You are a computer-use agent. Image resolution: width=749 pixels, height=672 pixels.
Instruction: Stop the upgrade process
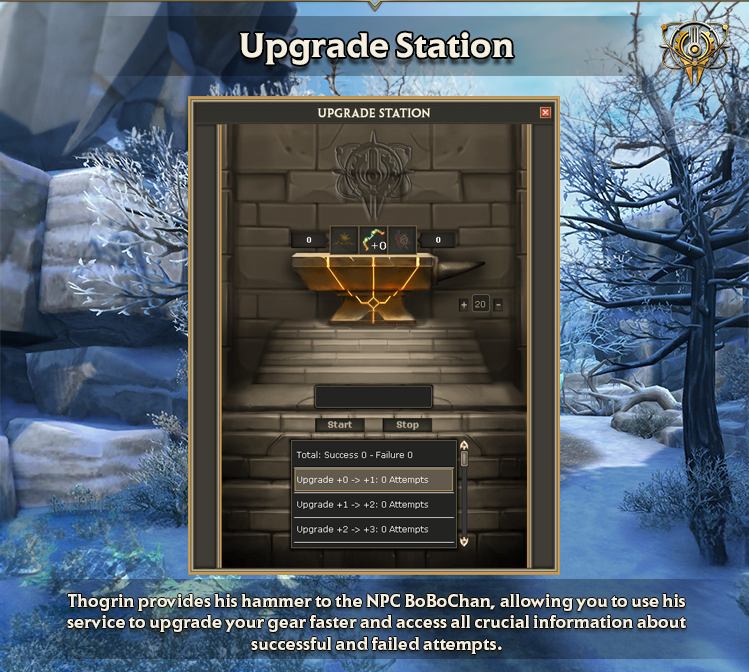coord(407,425)
